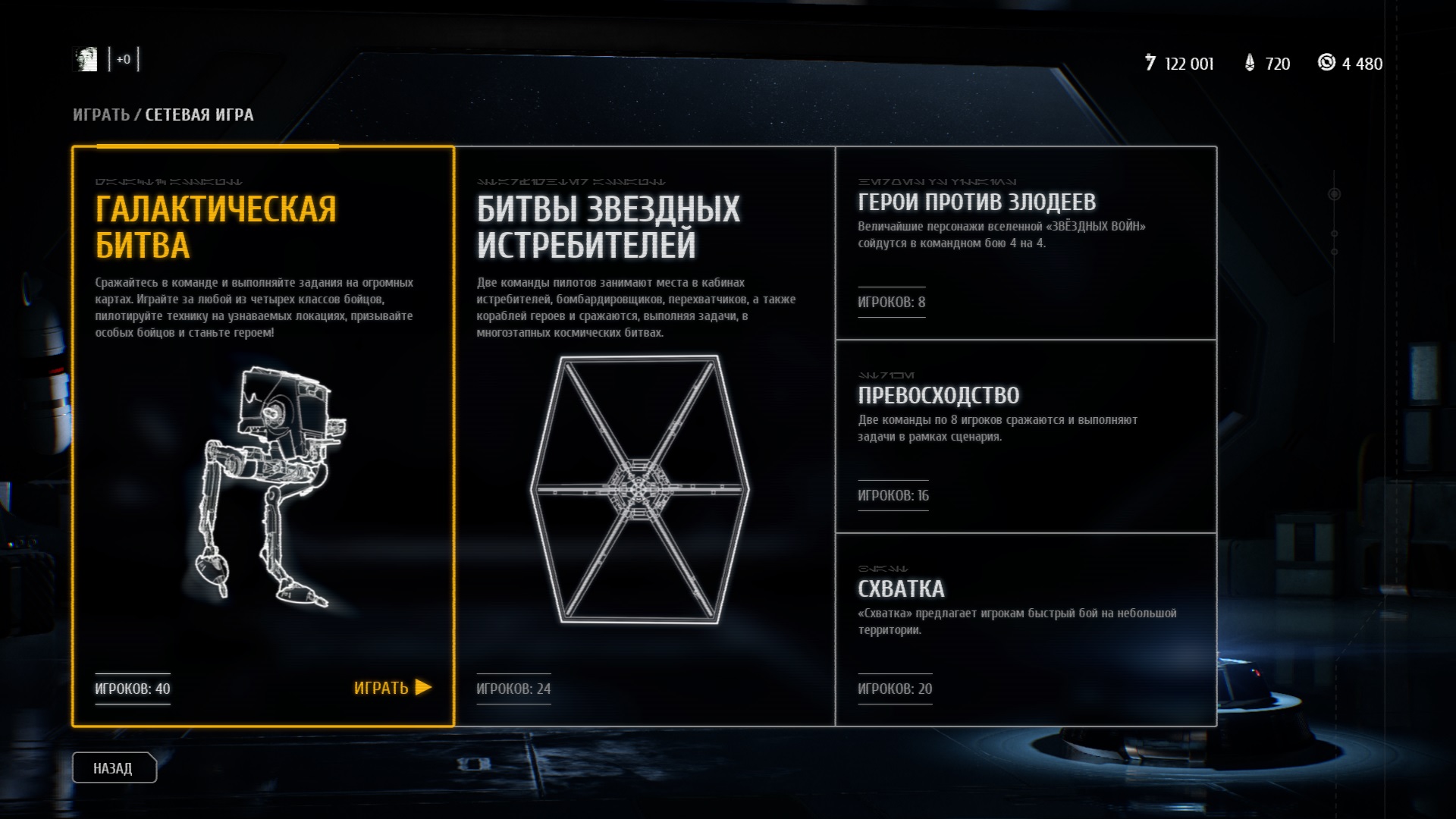Open the player avatar profile icon
Screen dimensions: 1456x819
(x=86, y=59)
